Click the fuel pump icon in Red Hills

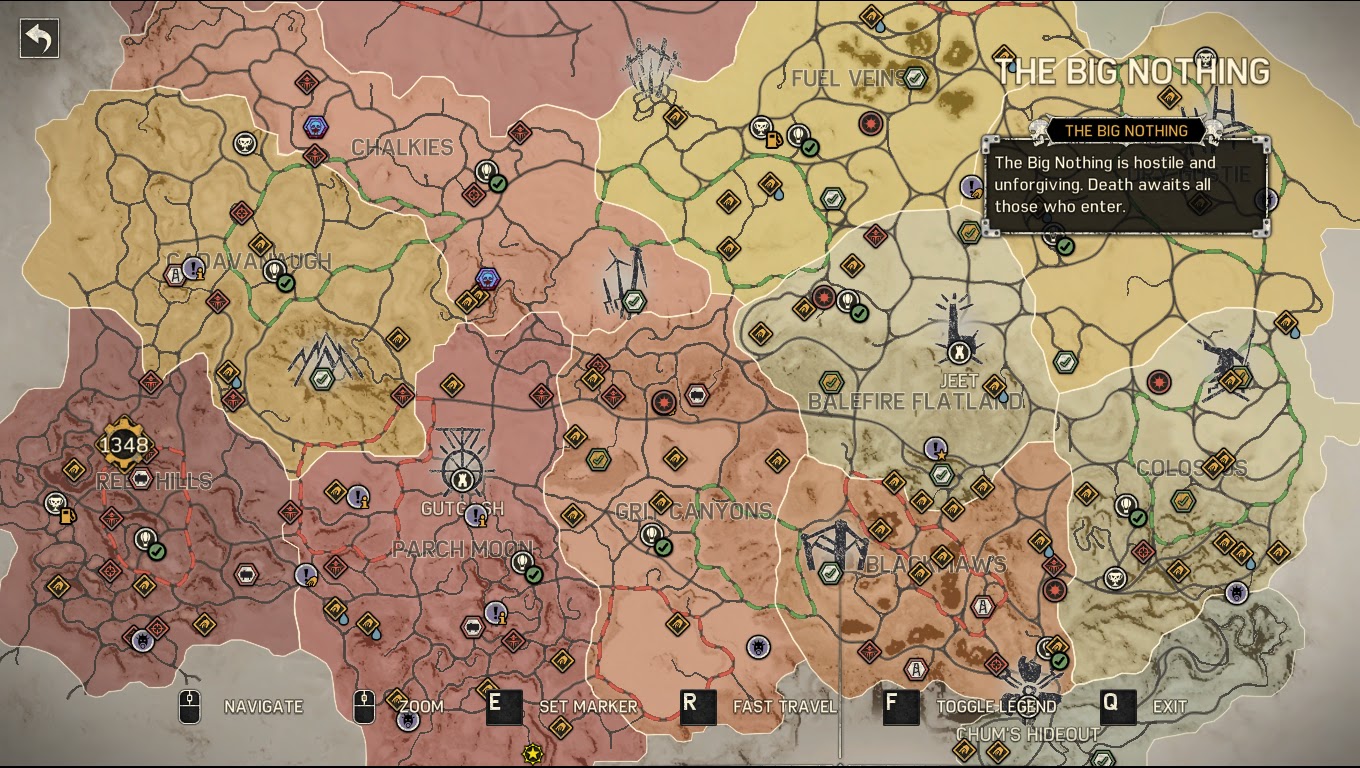tap(67, 514)
